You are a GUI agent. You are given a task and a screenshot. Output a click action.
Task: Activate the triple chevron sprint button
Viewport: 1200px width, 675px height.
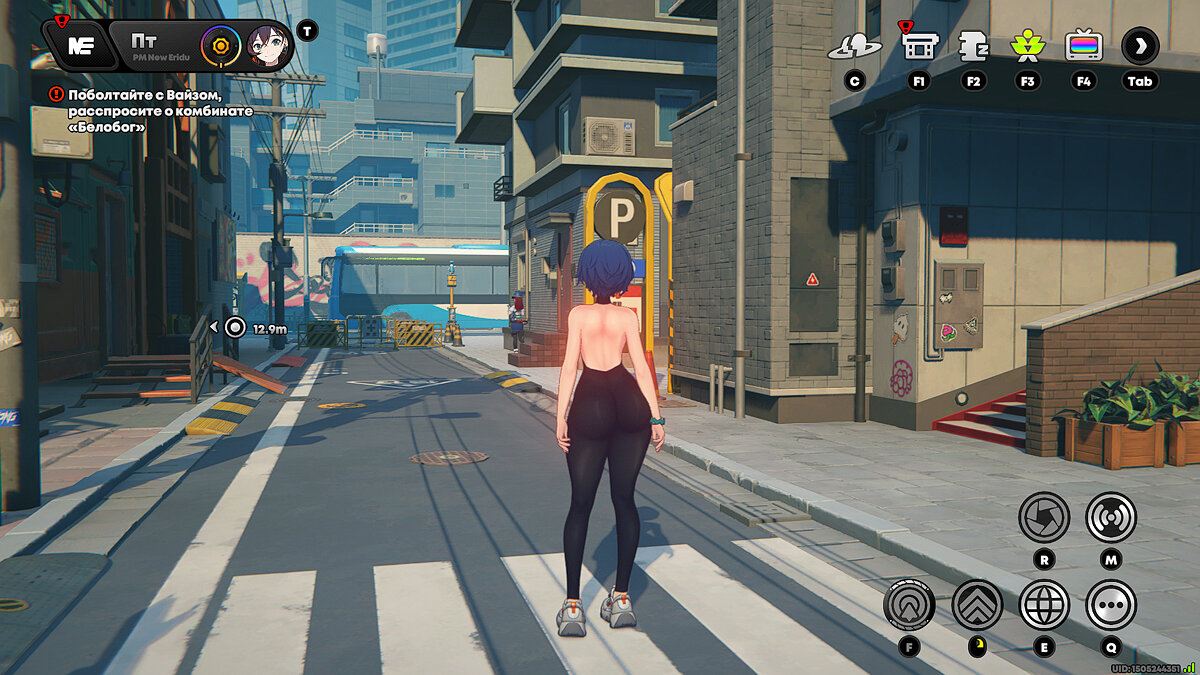tap(976, 604)
